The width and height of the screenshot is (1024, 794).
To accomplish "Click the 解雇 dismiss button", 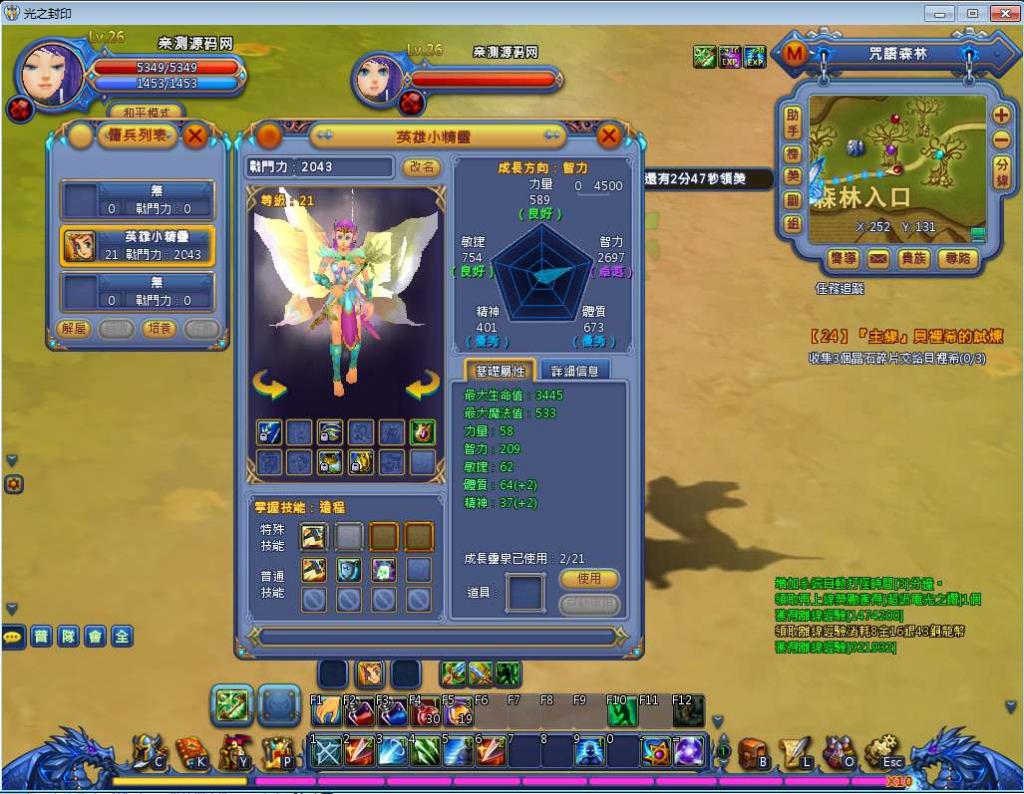I will [75, 328].
